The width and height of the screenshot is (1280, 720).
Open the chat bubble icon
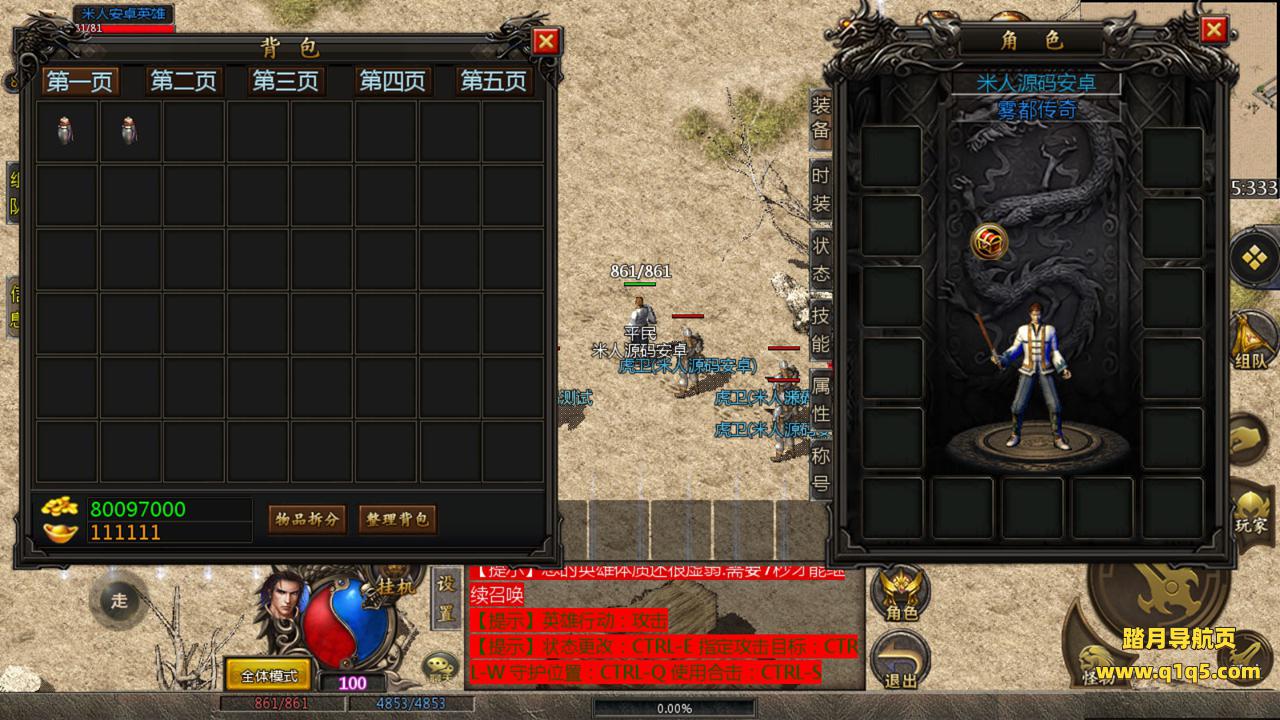coord(438,666)
